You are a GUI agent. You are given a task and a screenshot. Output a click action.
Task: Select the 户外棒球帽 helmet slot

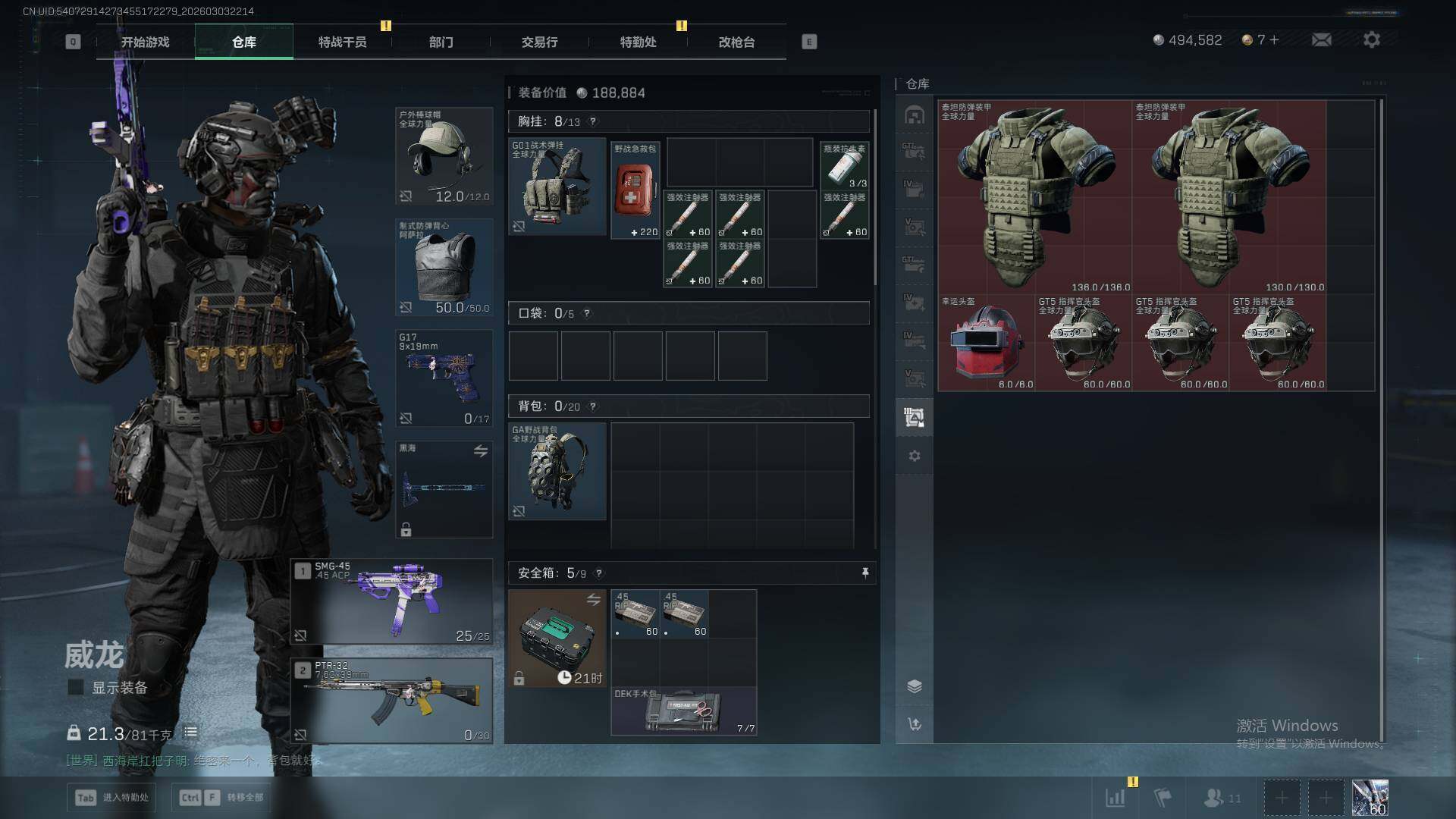click(x=444, y=156)
